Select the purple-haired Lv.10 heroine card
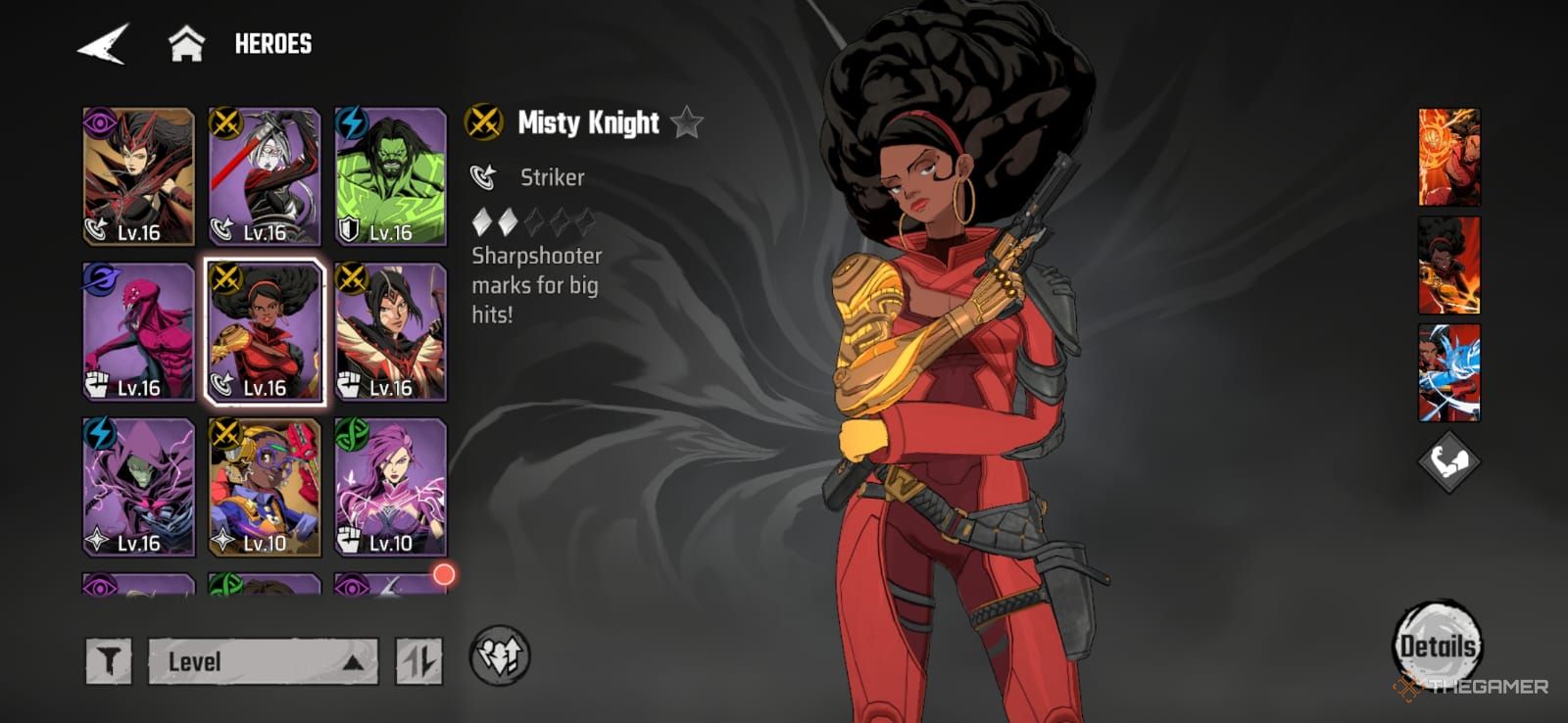 [x=390, y=487]
